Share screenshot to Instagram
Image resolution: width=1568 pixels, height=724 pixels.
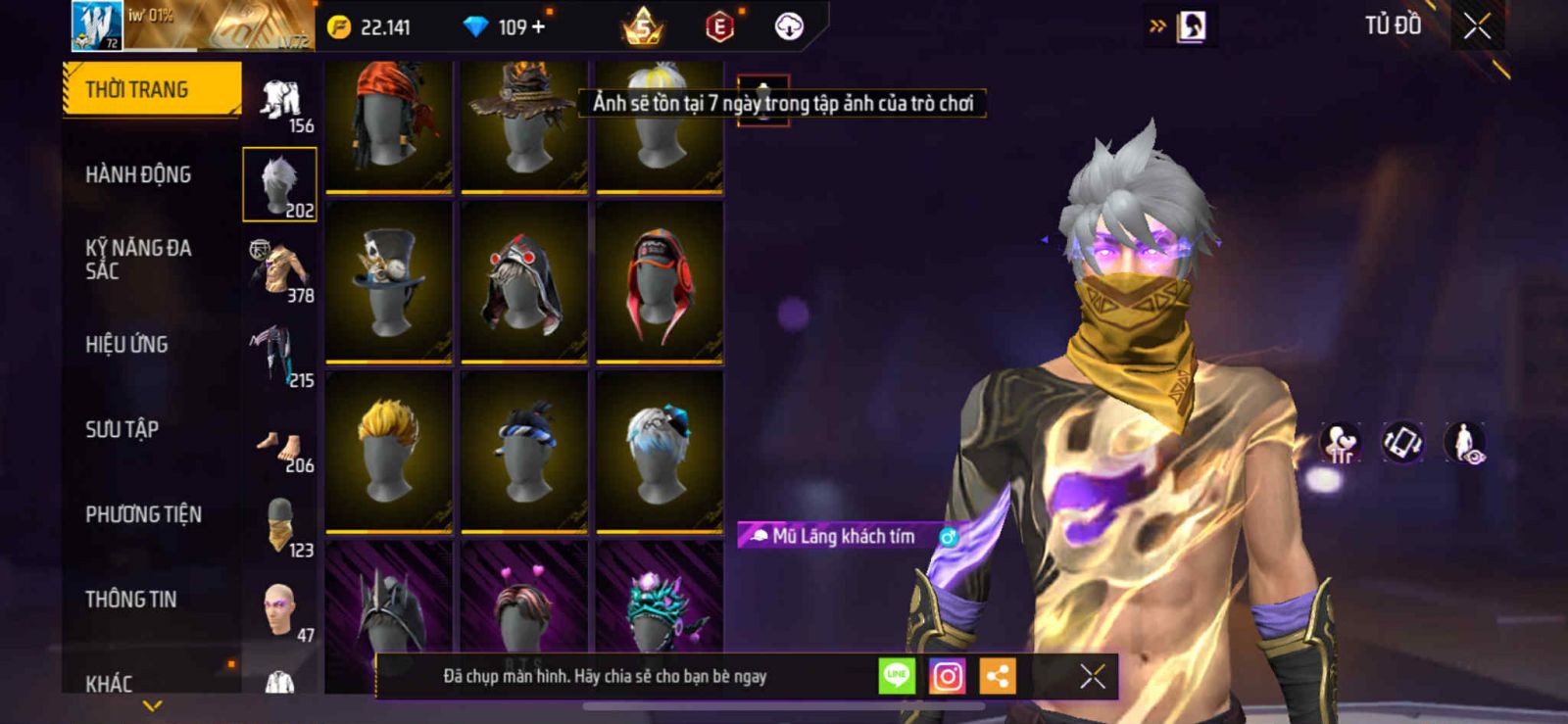[947, 676]
